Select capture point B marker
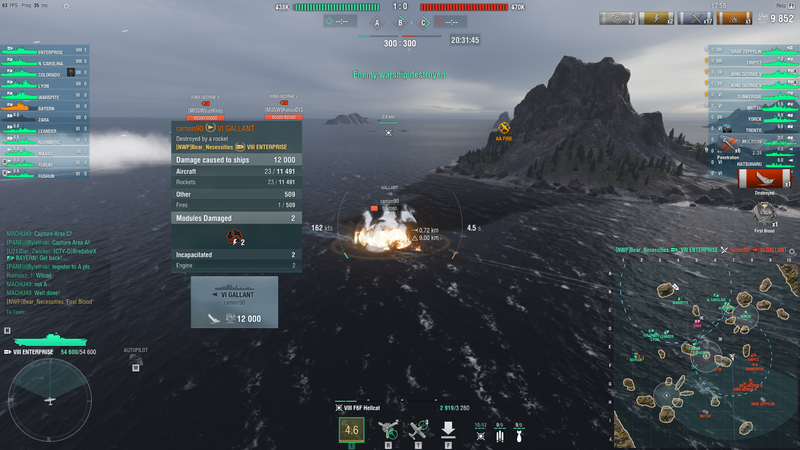 [x=400, y=22]
